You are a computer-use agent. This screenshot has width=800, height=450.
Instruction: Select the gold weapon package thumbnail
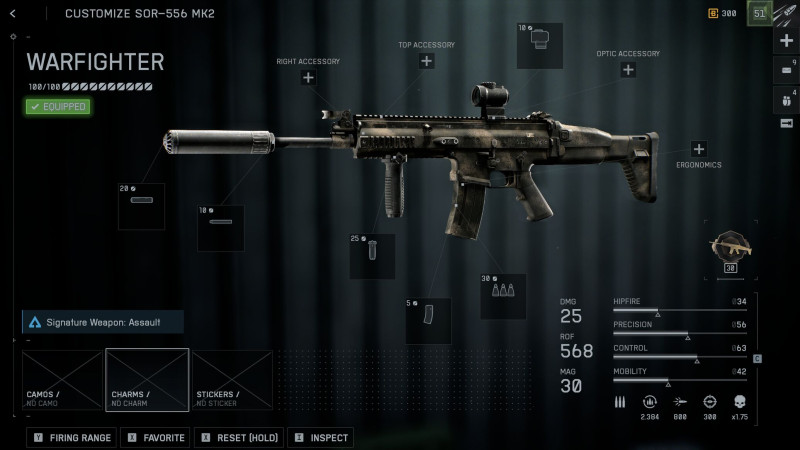(x=731, y=249)
